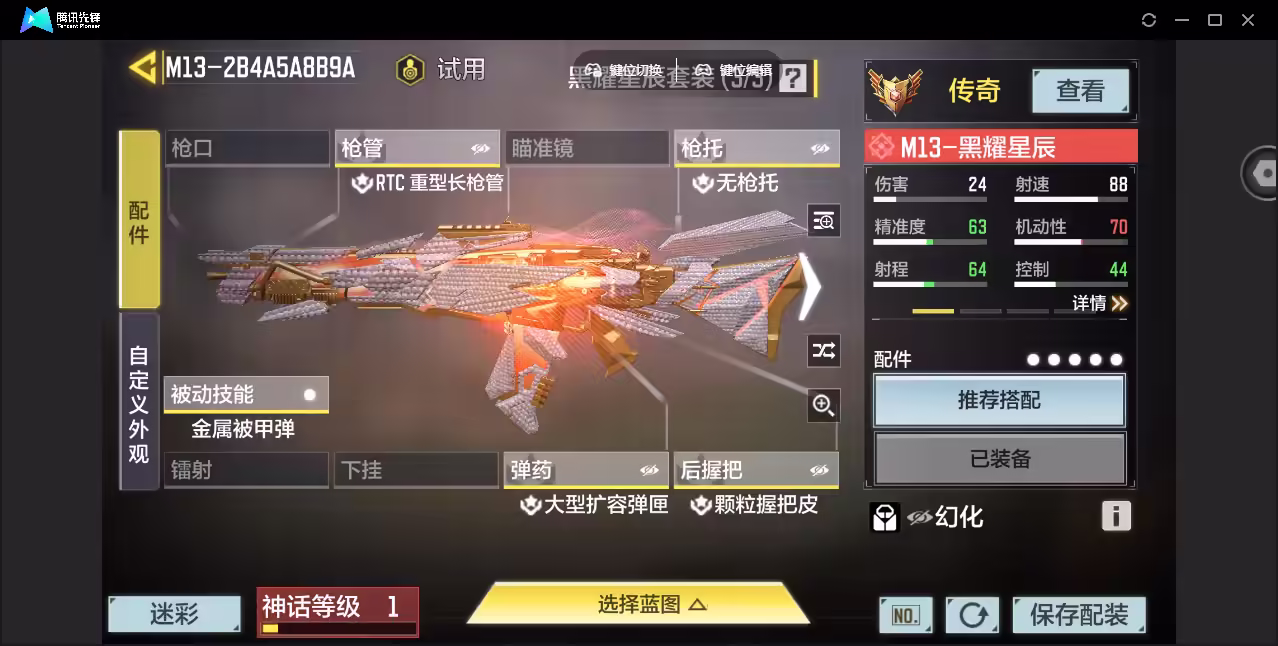Click the 保存配装 save loadout button
The height and width of the screenshot is (646, 1278).
[1078, 614]
